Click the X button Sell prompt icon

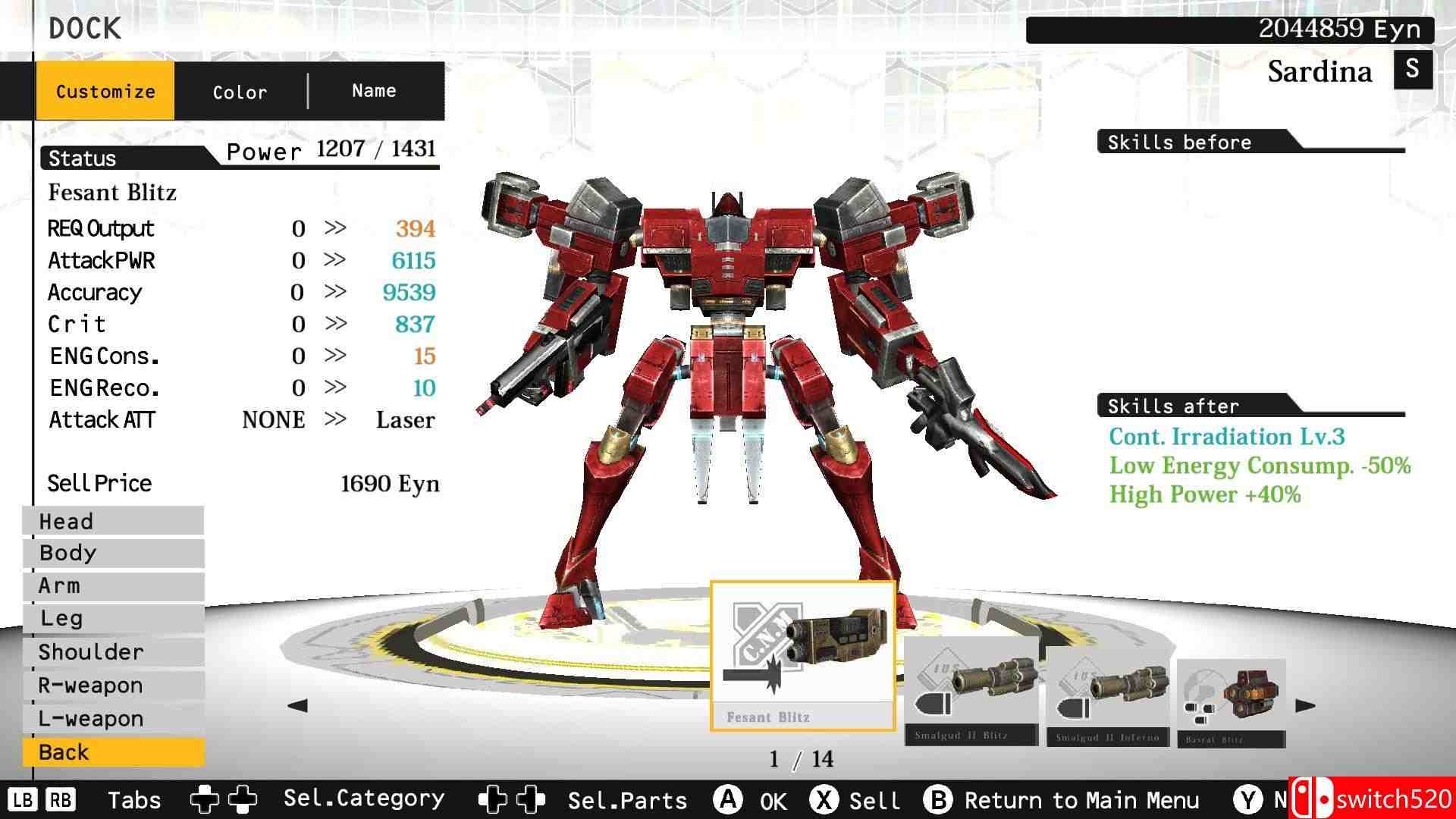[x=827, y=799]
